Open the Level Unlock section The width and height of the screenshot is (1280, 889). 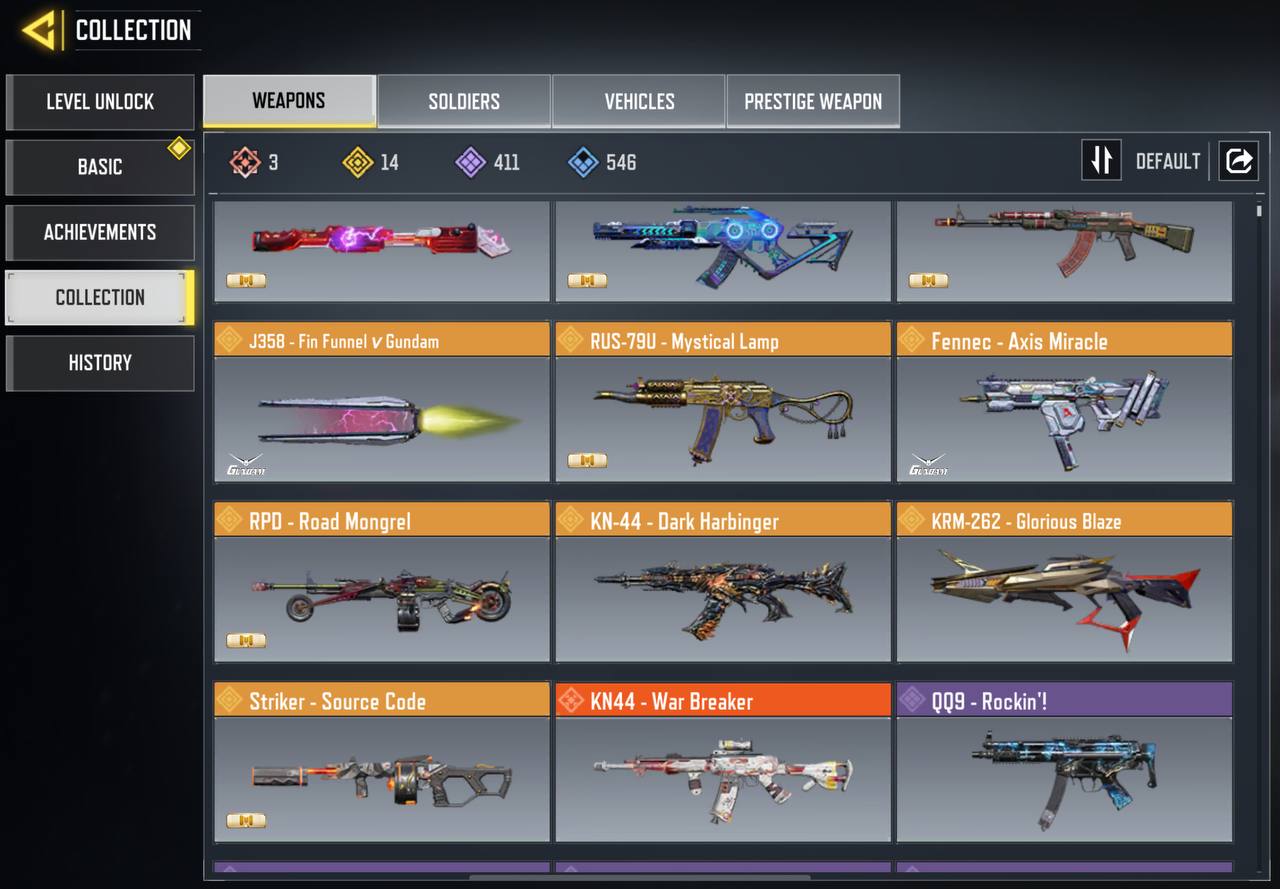[100, 102]
